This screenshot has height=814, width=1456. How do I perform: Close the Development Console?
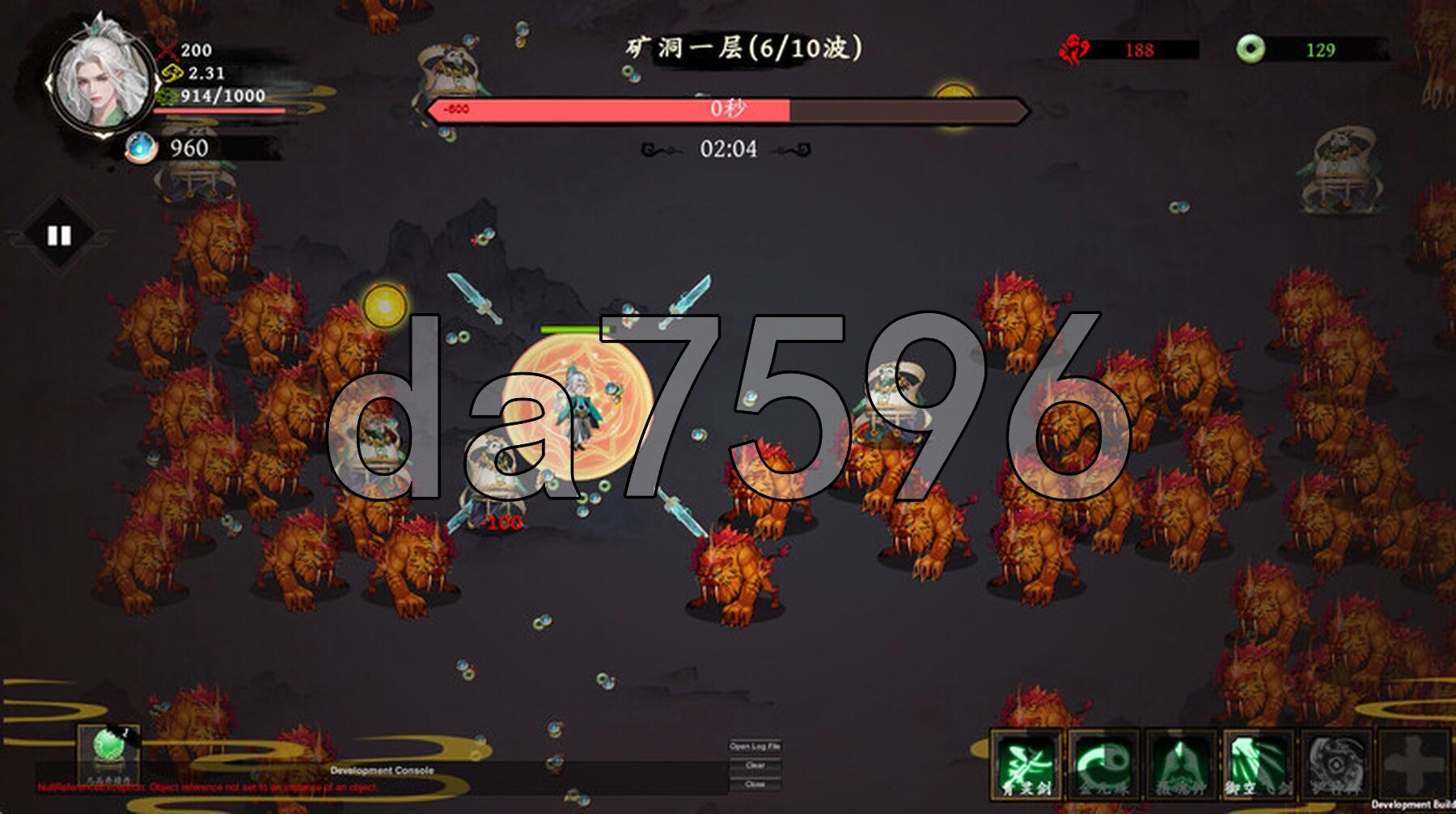pyautogui.click(x=755, y=785)
